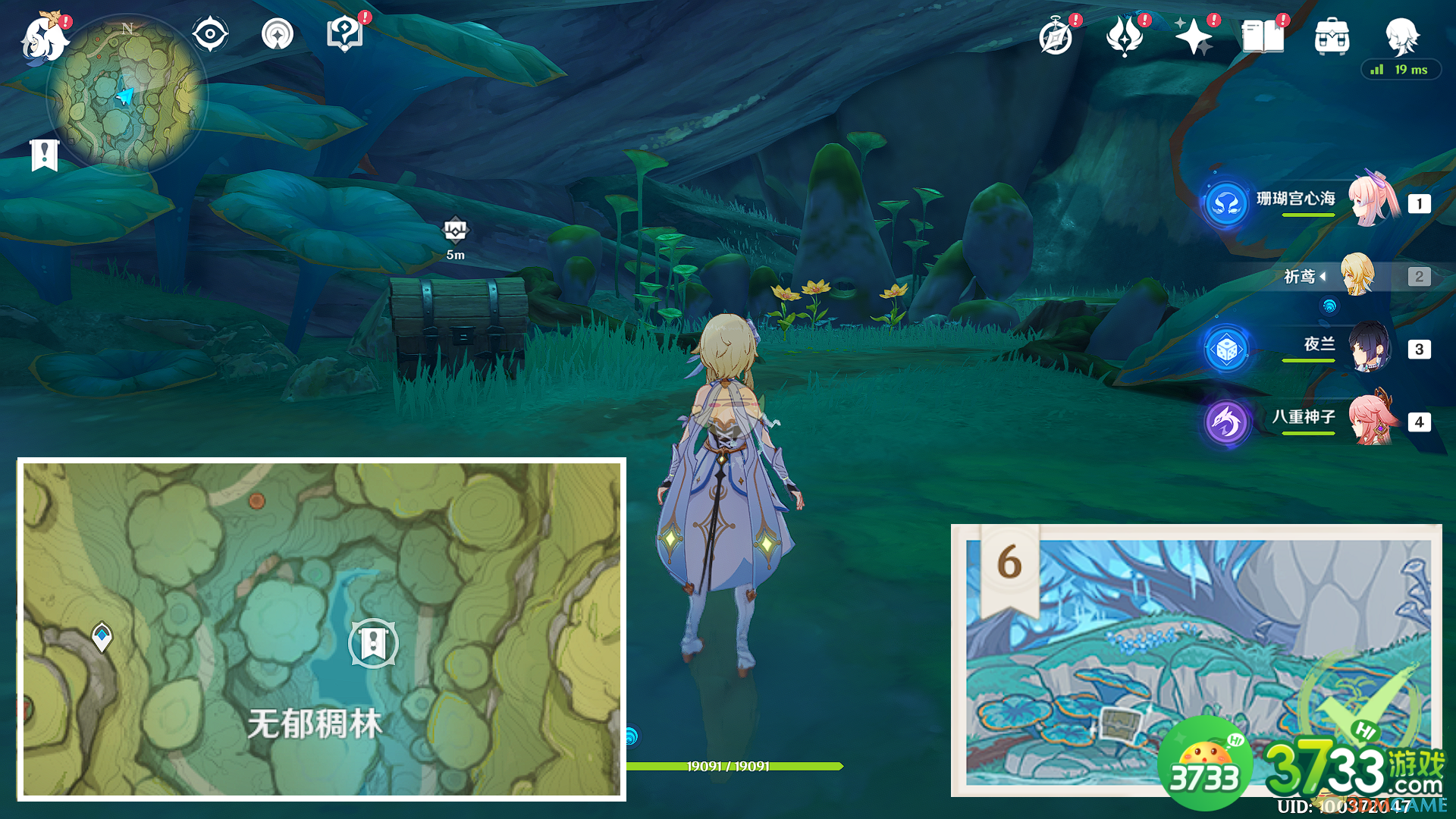
Task: Click the co-op mode circular icon
Action: [277, 35]
